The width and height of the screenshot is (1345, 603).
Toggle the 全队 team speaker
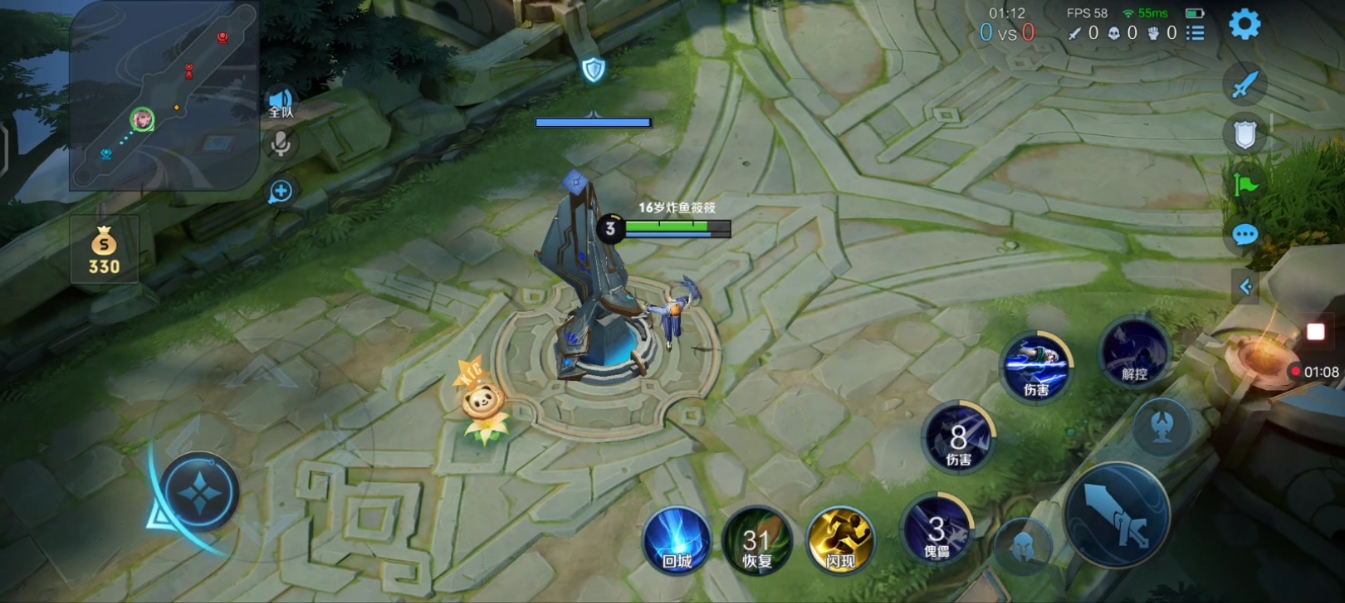click(x=280, y=102)
